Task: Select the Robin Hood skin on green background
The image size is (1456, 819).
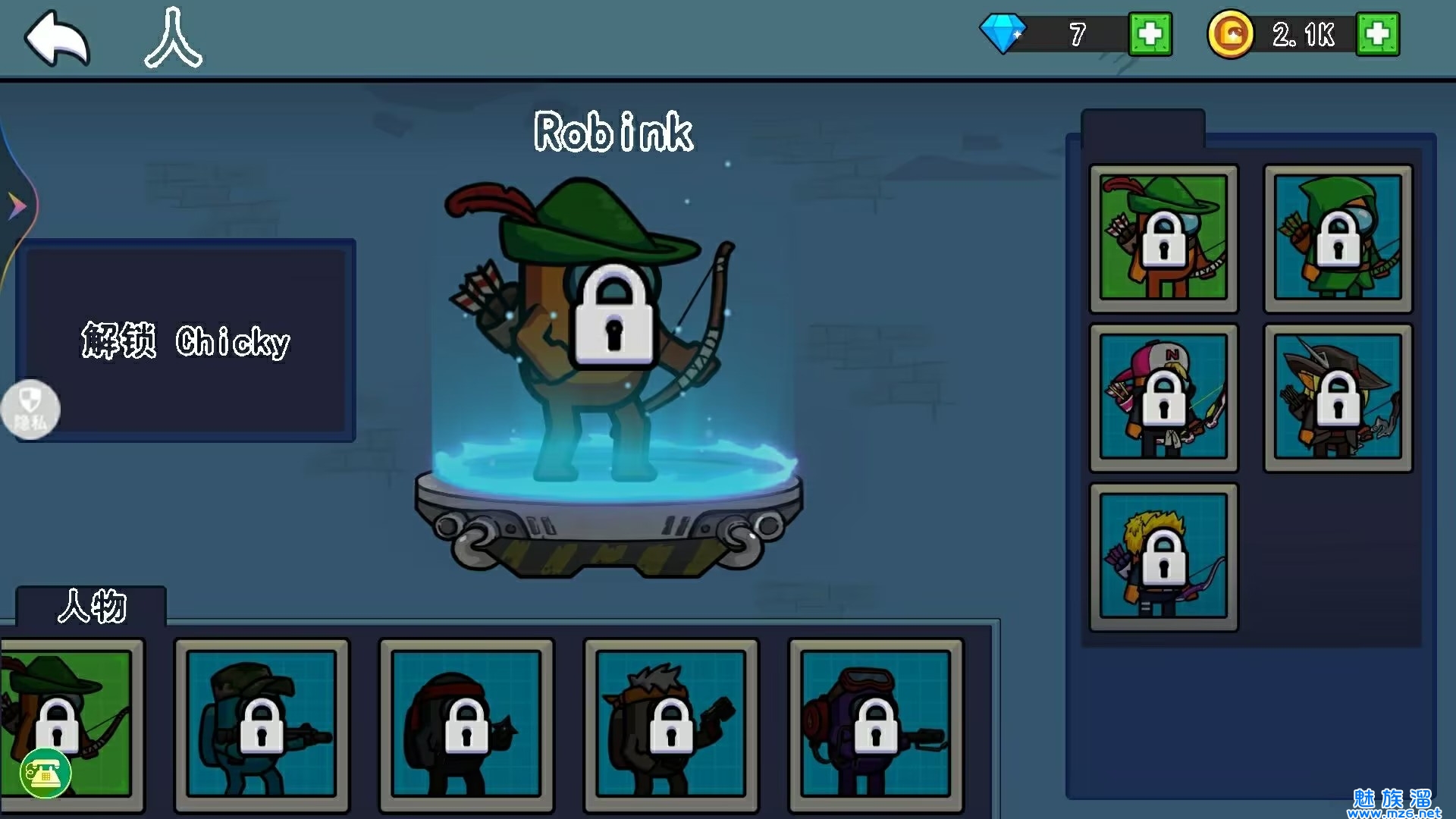Action: (x=1163, y=238)
